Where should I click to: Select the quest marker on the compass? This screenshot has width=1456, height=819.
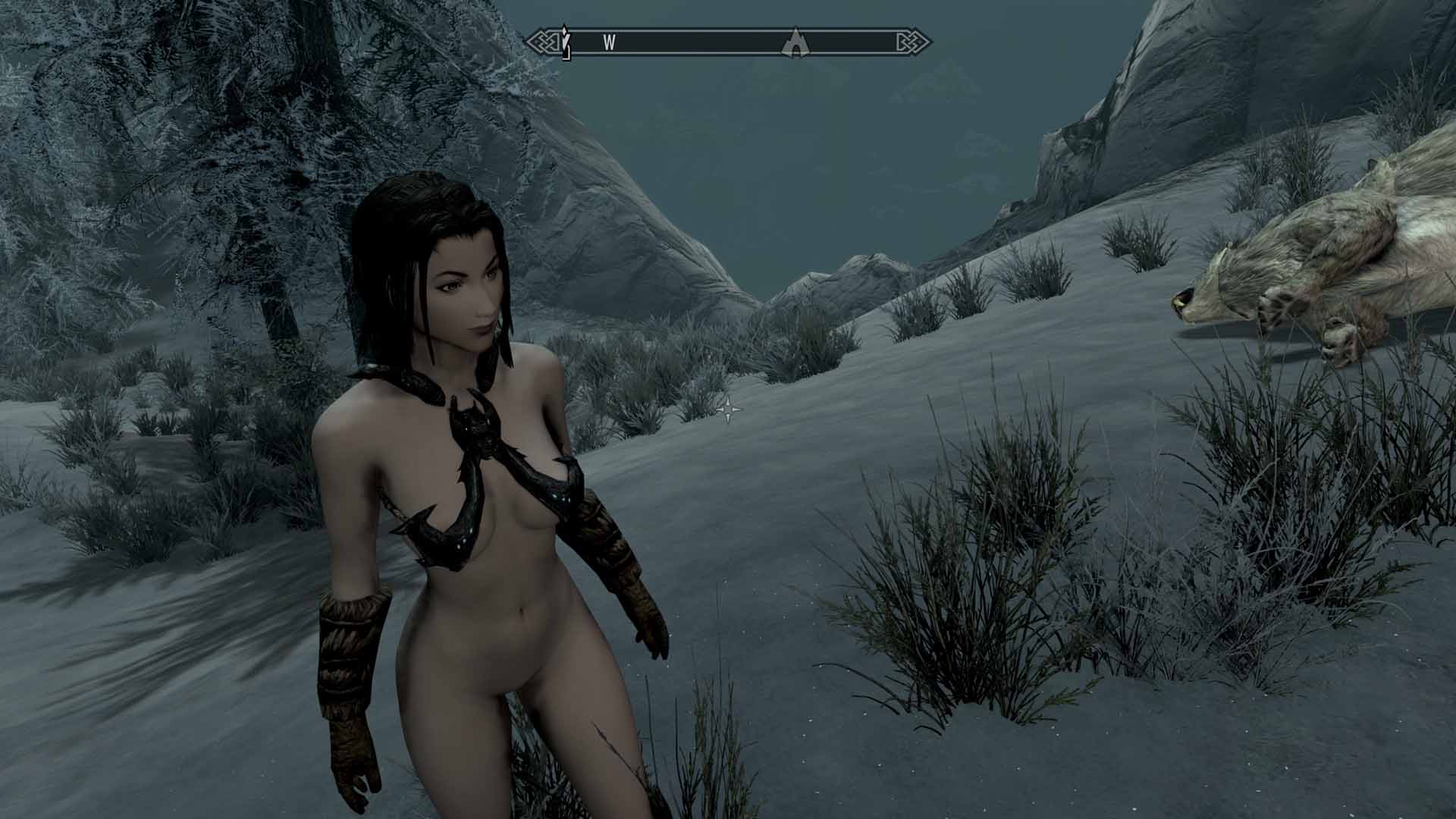[x=564, y=42]
